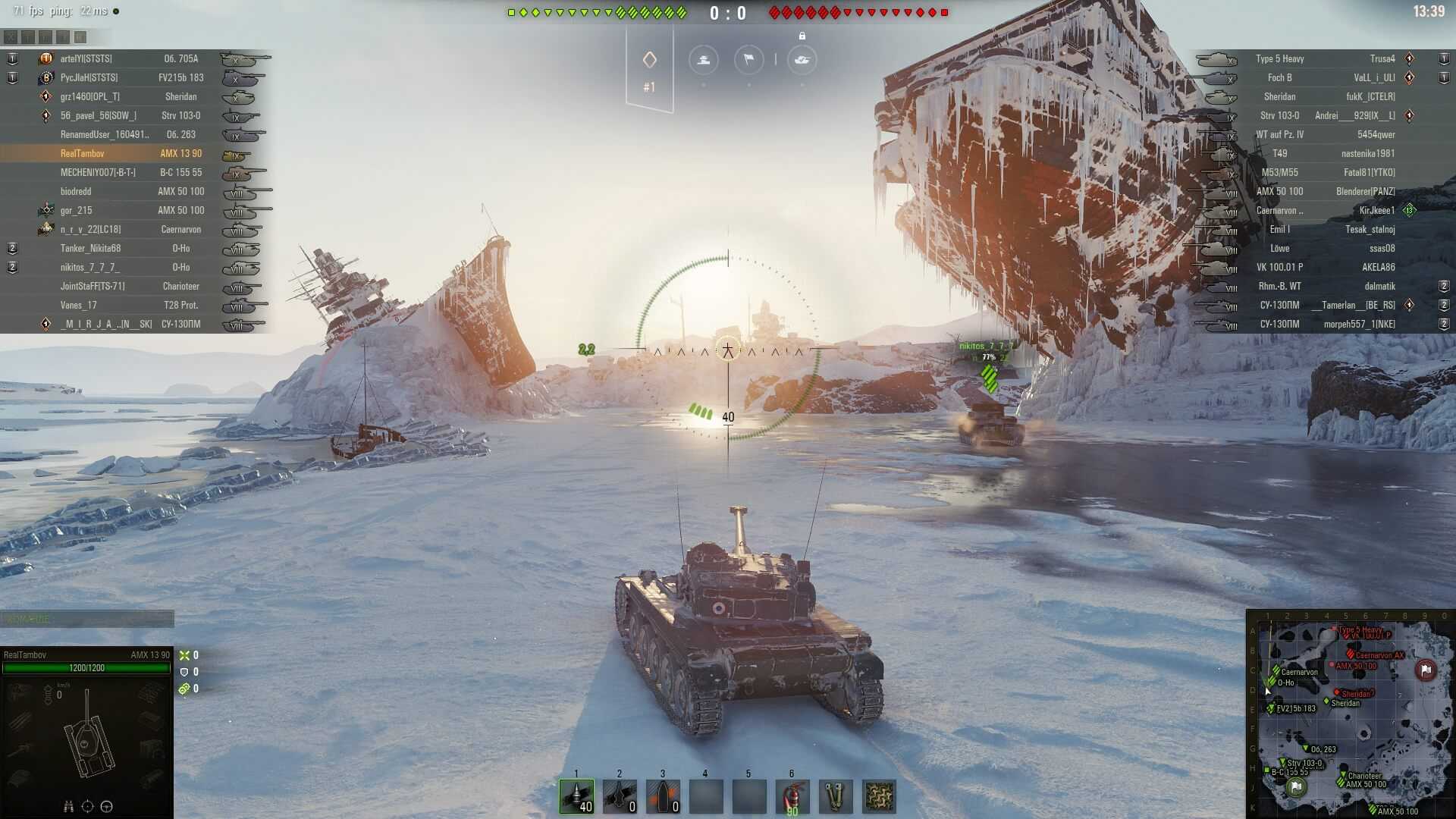Select the tank-on-platform mission icon at top
This screenshot has height=819, width=1456.
(703, 59)
